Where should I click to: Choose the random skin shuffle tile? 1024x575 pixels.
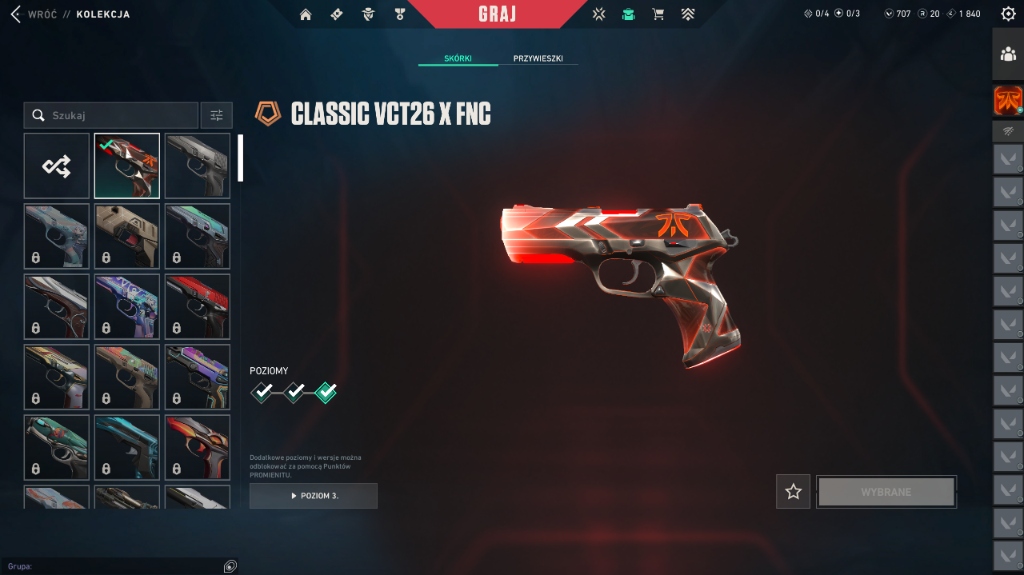(56, 166)
